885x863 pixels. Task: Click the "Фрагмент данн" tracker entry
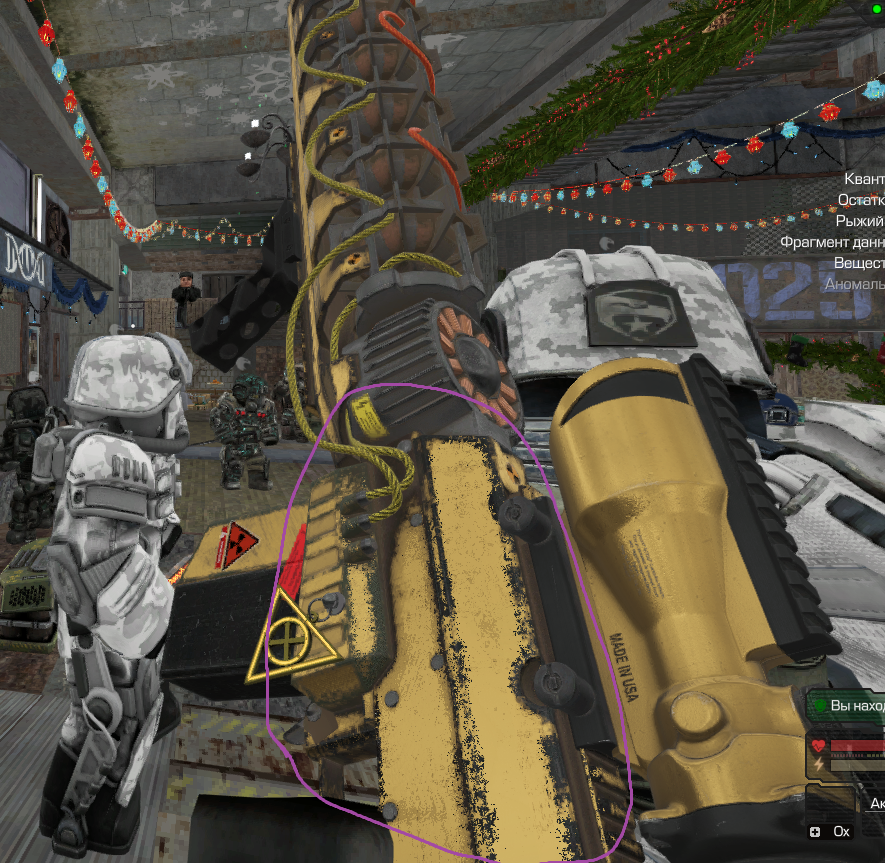[832, 242]
